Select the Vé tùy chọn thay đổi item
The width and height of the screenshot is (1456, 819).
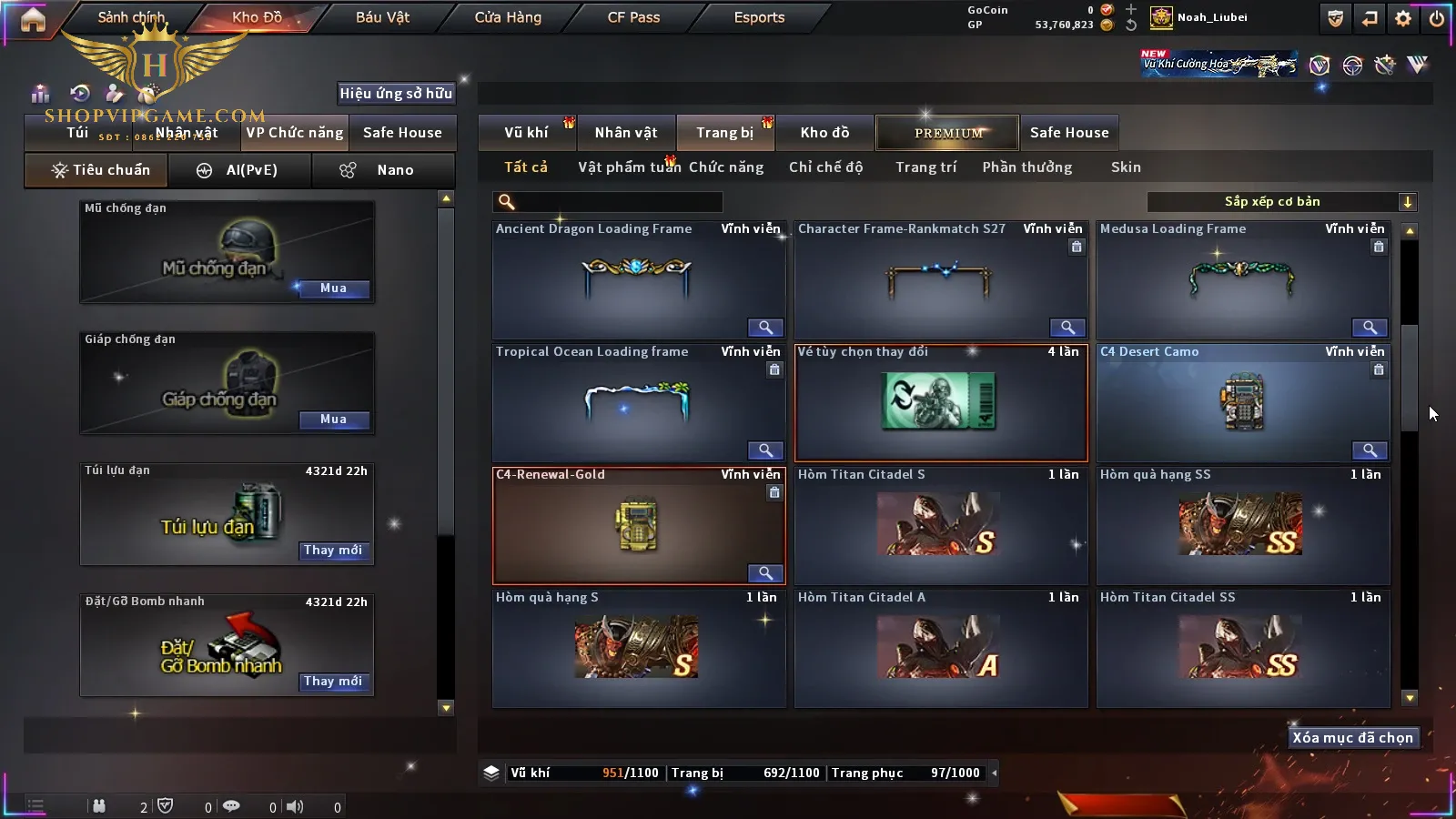(x=940, y=403)
